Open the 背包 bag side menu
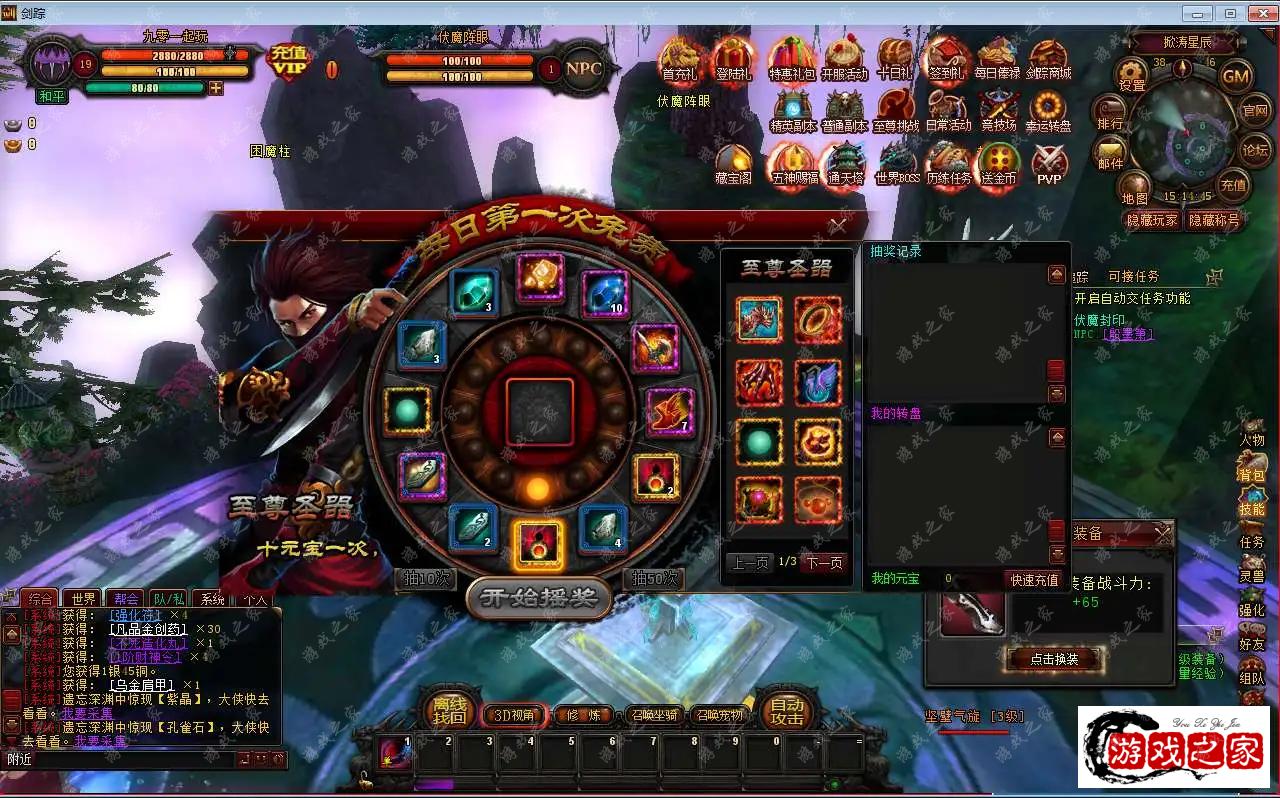The width and height of the screenshot is (1280, 798). point(1252,475)
